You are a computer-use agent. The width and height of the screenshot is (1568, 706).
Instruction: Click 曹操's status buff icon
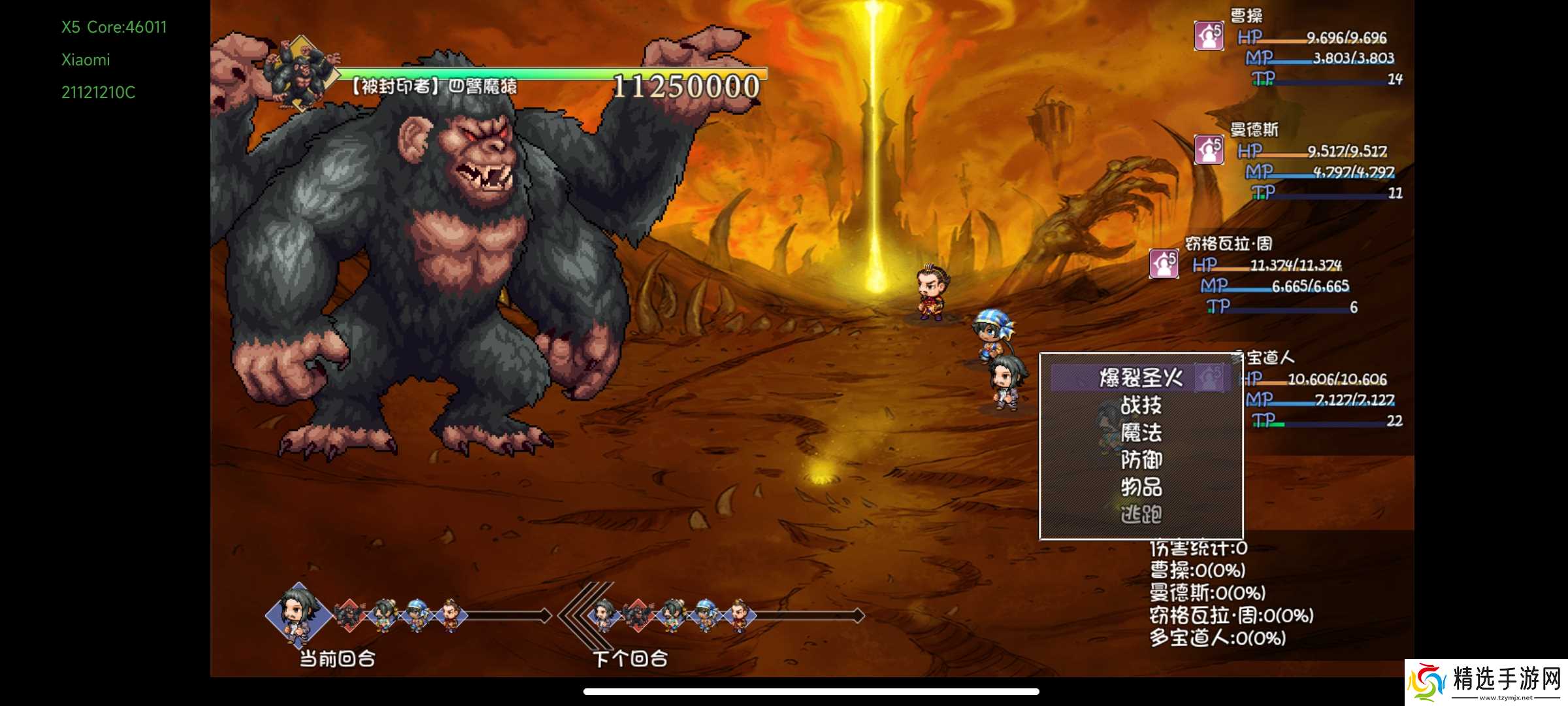click(x=1209, y=35)
